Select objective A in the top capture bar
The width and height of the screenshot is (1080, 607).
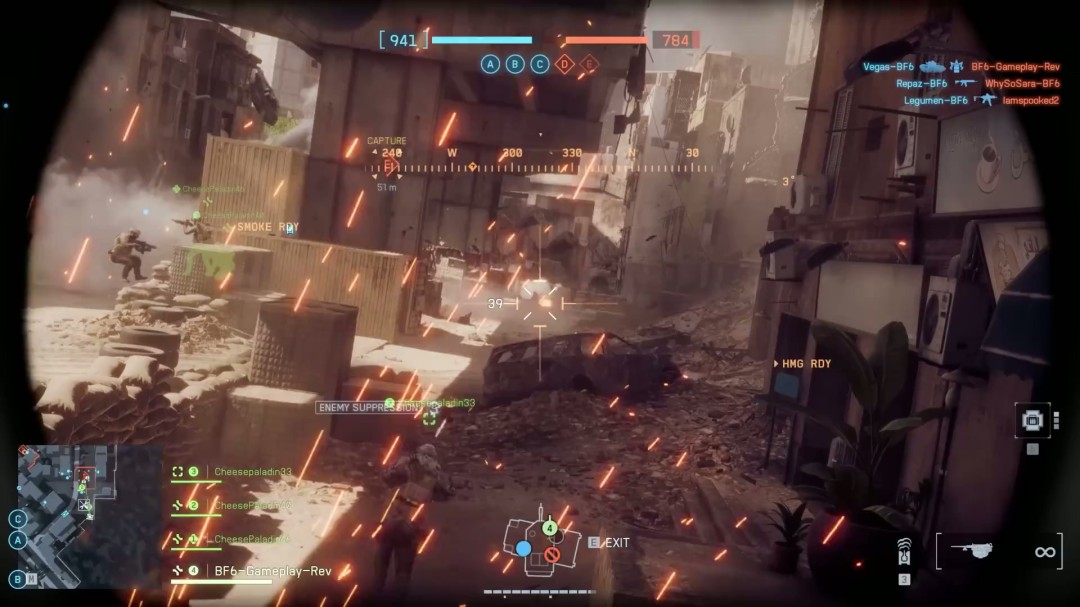click(x=490, y=65)
